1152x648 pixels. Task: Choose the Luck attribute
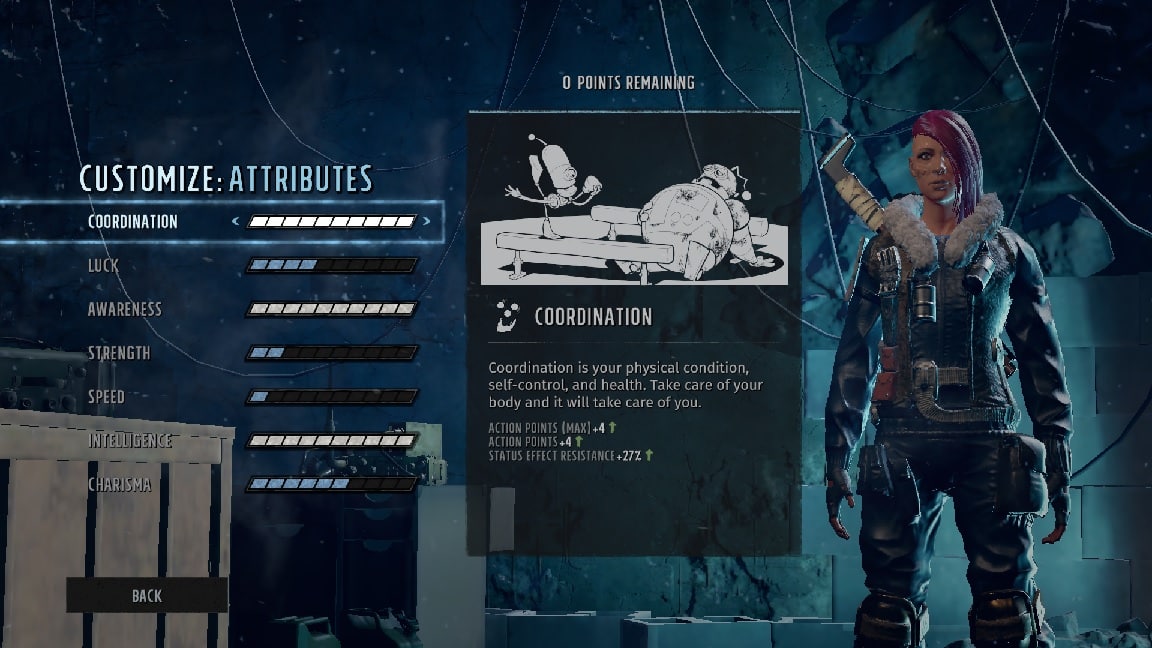coord(103,265)
